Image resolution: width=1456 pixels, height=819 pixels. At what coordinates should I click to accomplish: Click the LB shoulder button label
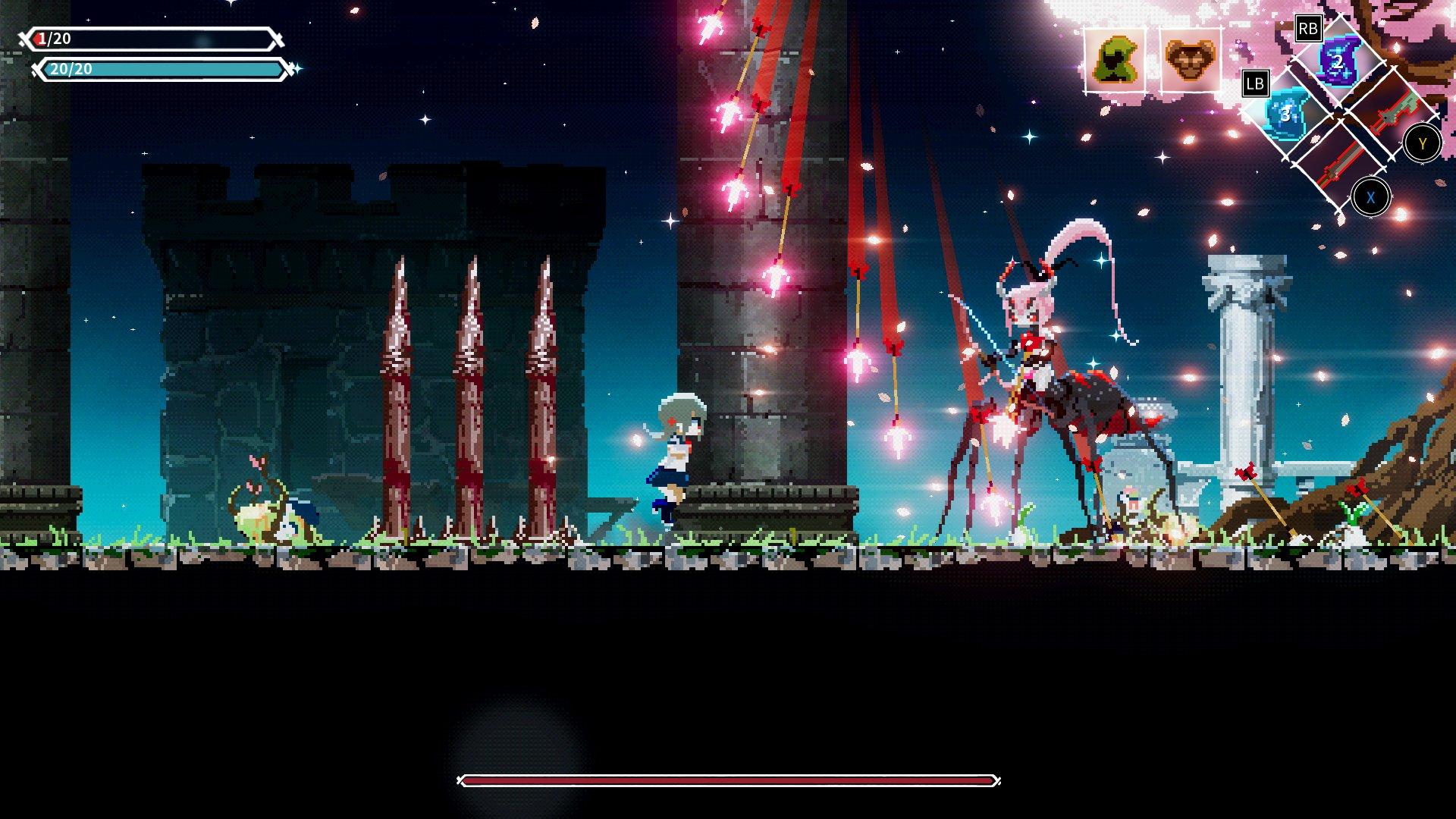click(x=1255, y=84)
